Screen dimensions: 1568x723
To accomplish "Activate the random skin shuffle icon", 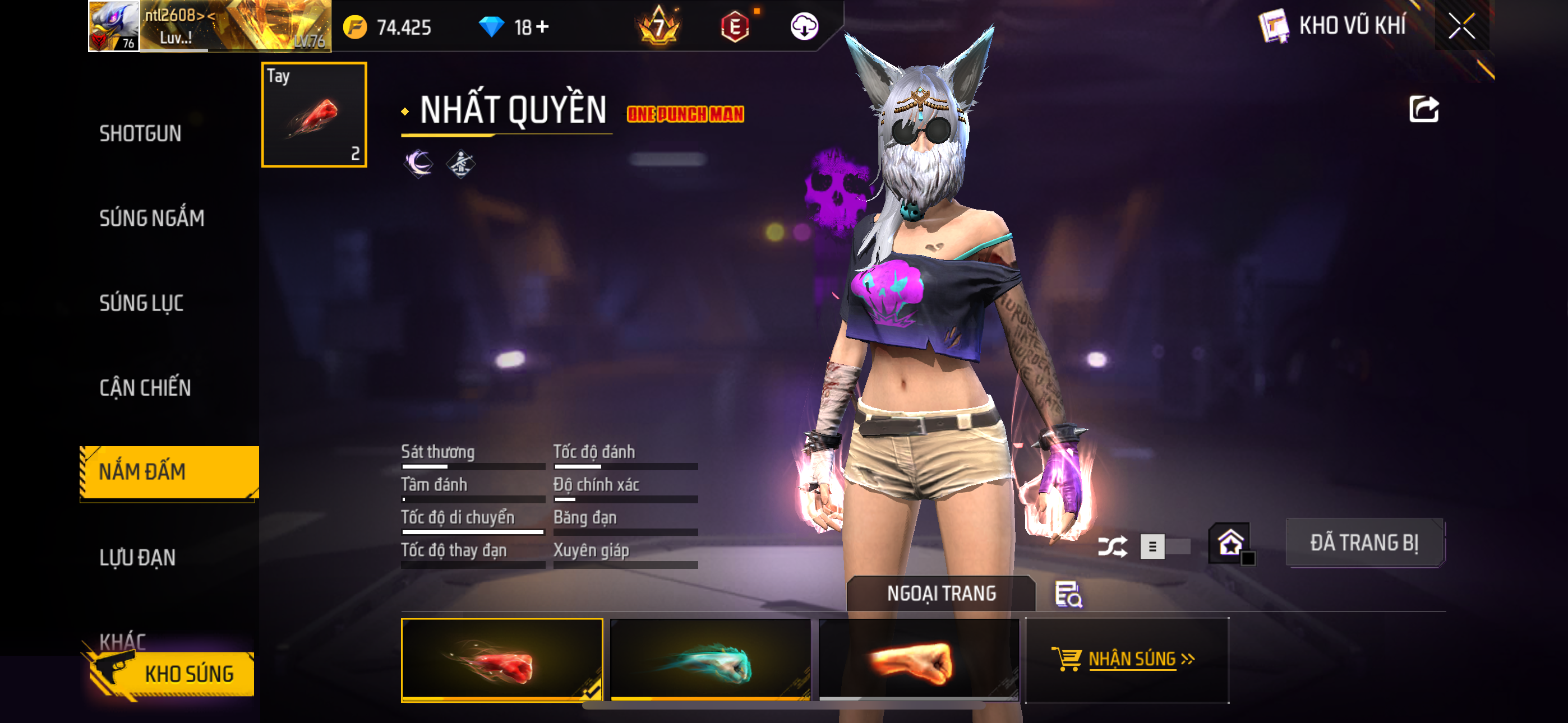I will (1112, 546).
